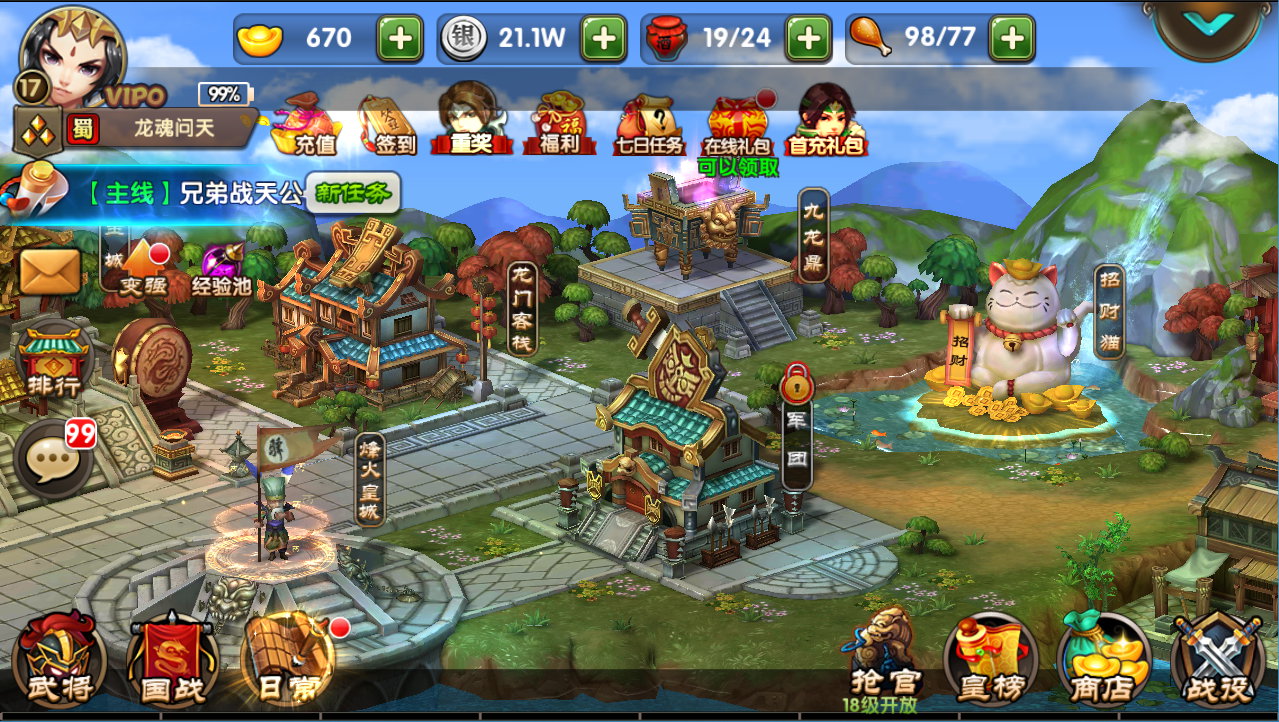Add gold ingots with the plus button
This screenshot has height=722, width=1279.
pyautogui.click(x=399, y=39)
